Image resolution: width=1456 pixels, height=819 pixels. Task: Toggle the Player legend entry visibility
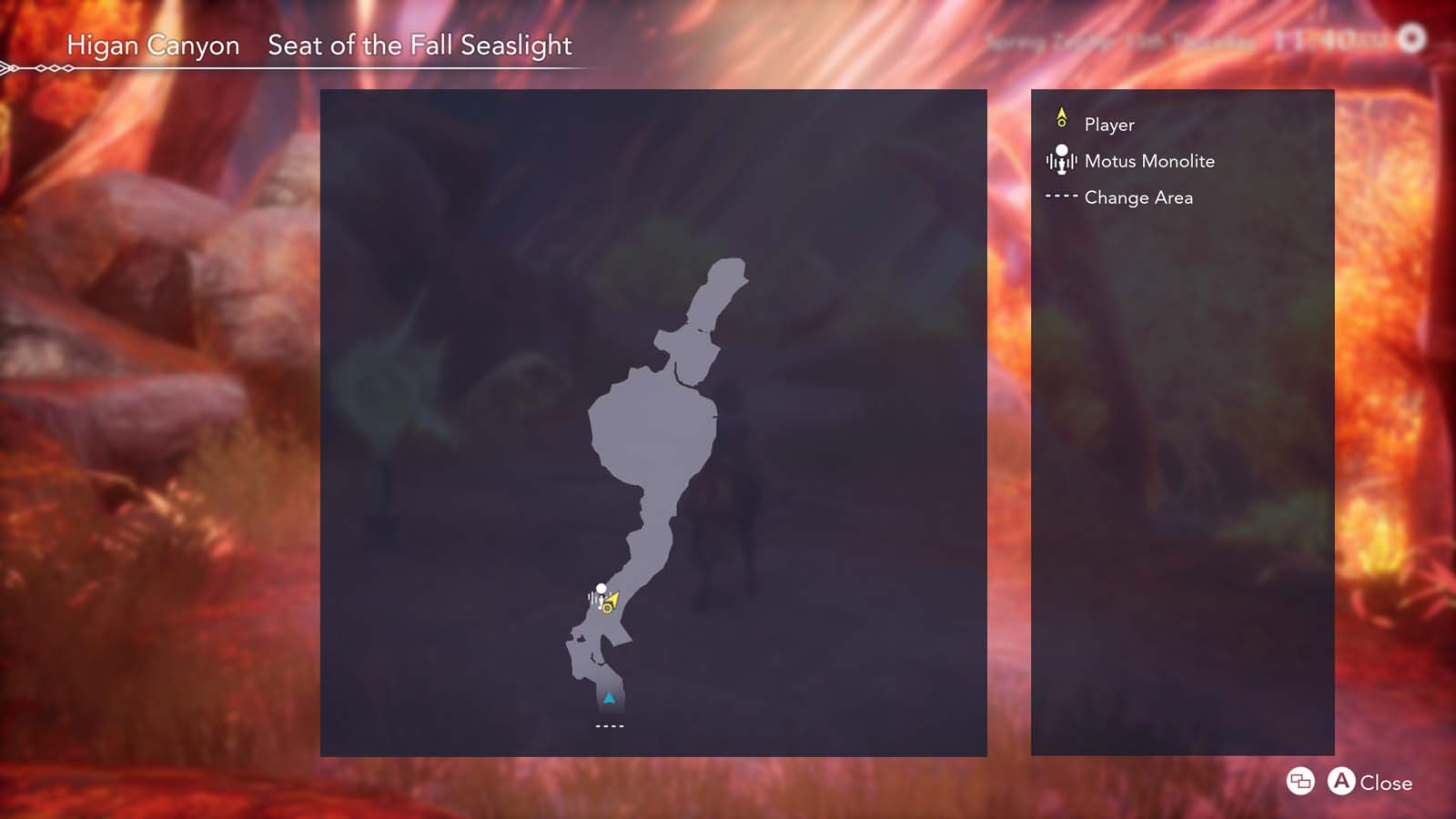click(x=1109, y=125)
